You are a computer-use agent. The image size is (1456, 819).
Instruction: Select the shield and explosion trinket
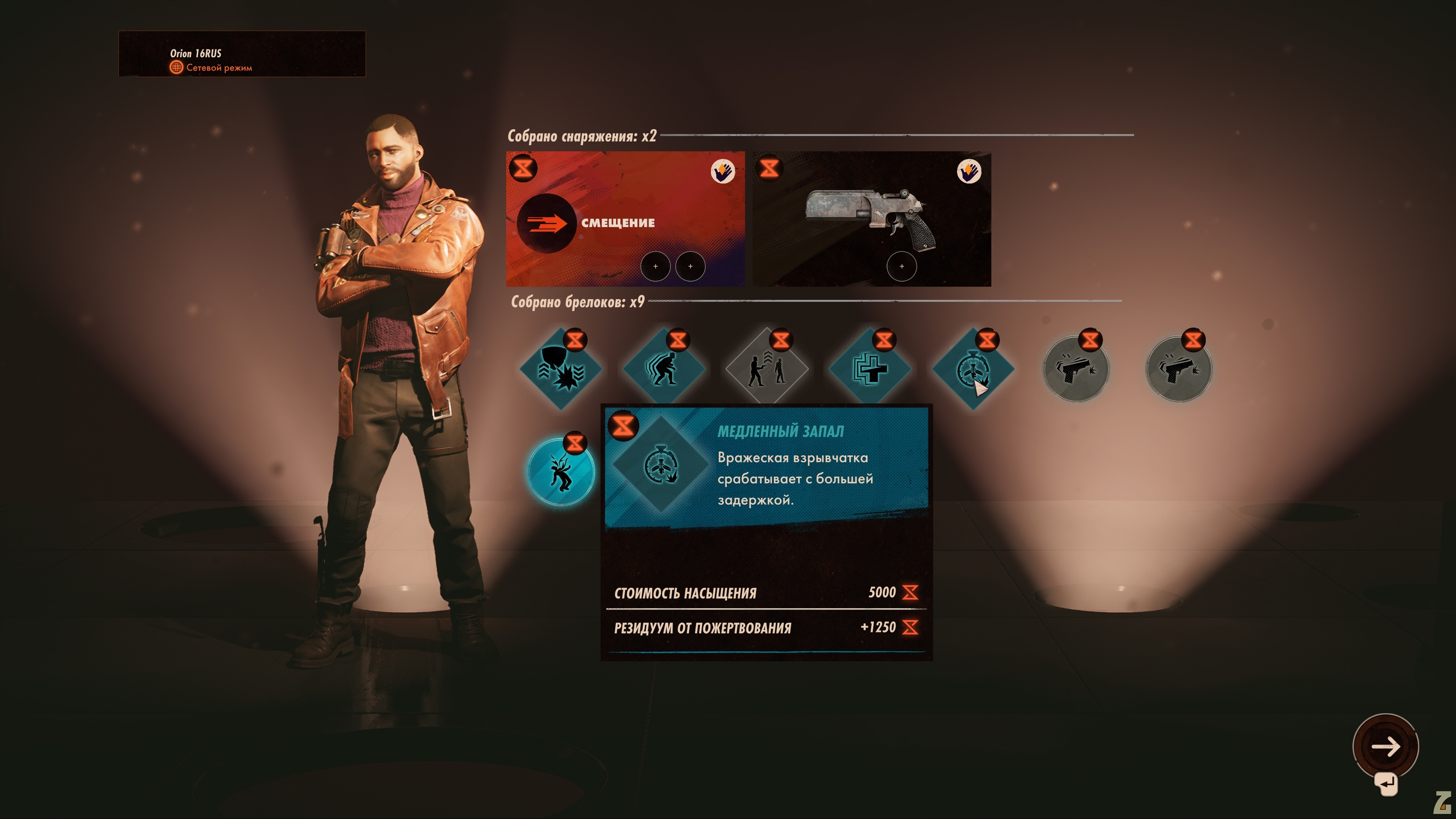coord(560,369)
